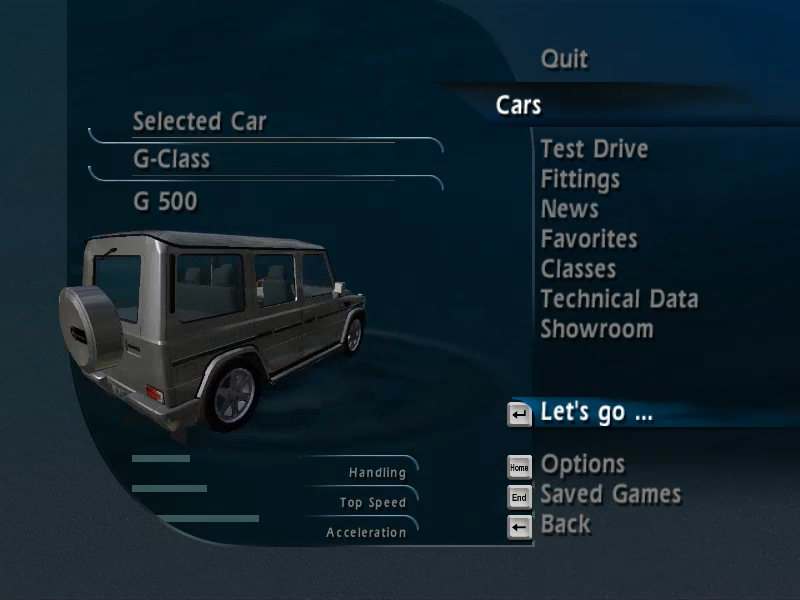Choose the Classes menu entry
The height and width of the screenshot is (600, 800).
point(578,269)
